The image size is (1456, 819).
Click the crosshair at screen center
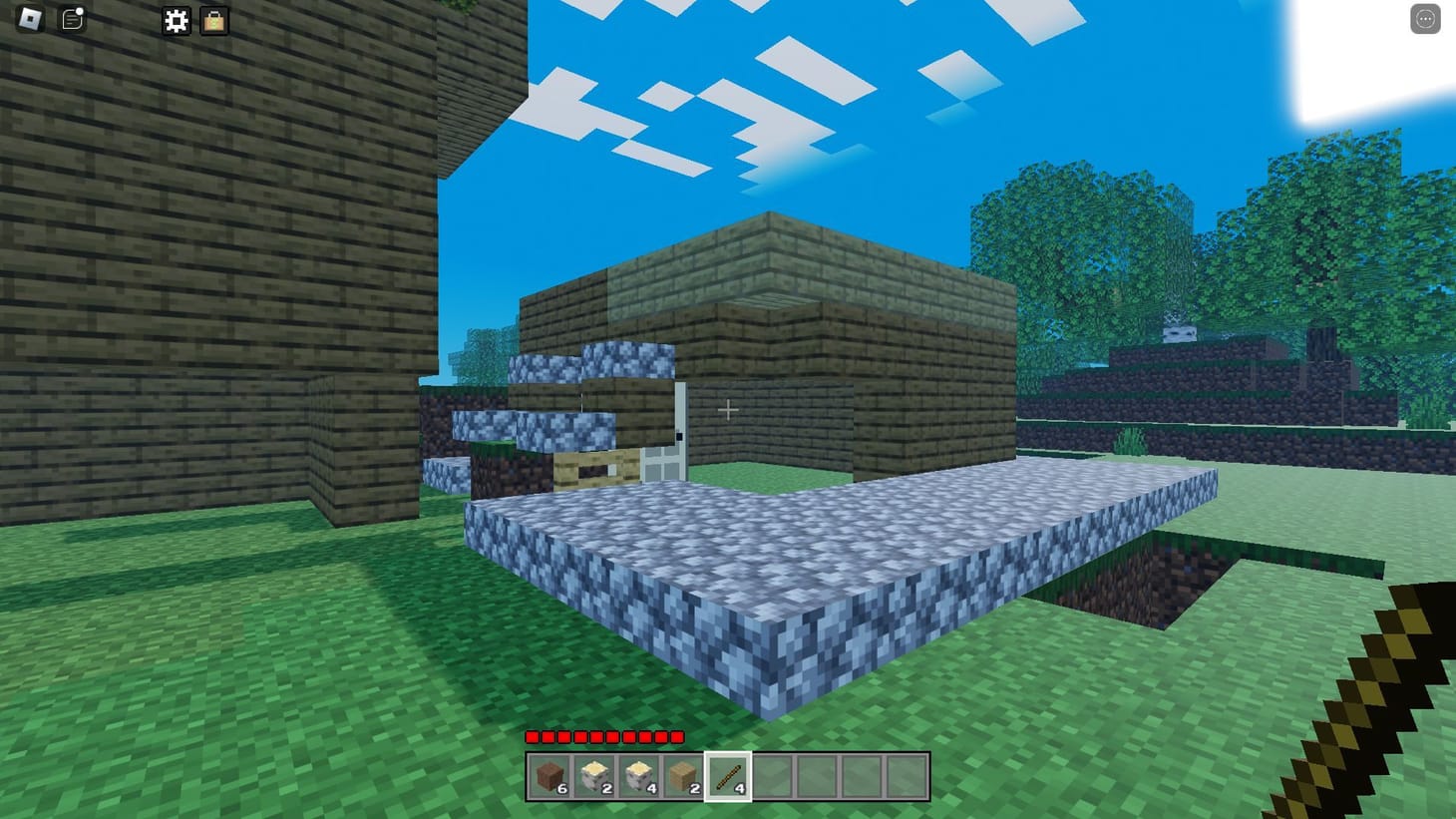tap(729, 410)
